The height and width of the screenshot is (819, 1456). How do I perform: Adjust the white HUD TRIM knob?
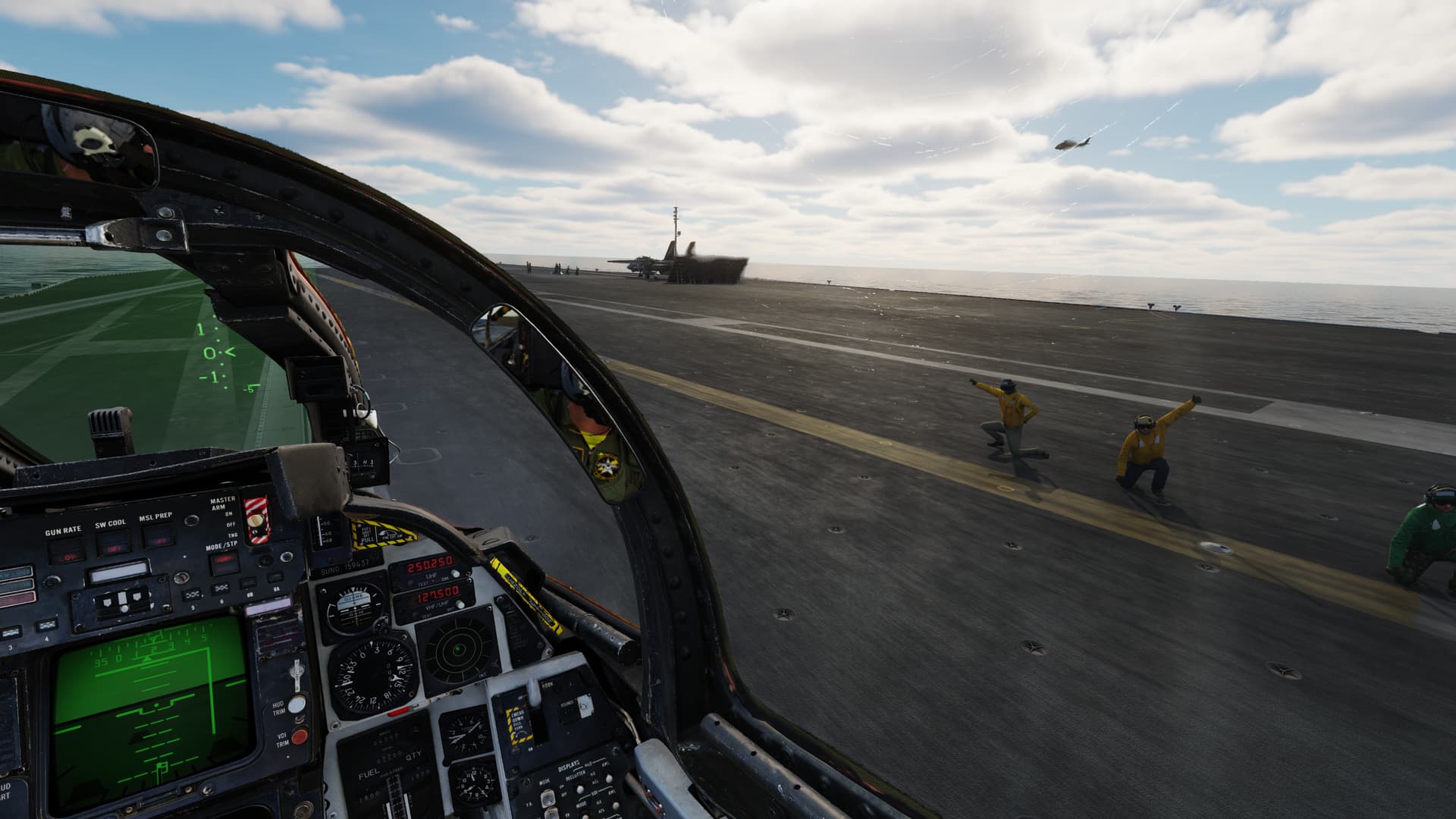tap(297, 703)
